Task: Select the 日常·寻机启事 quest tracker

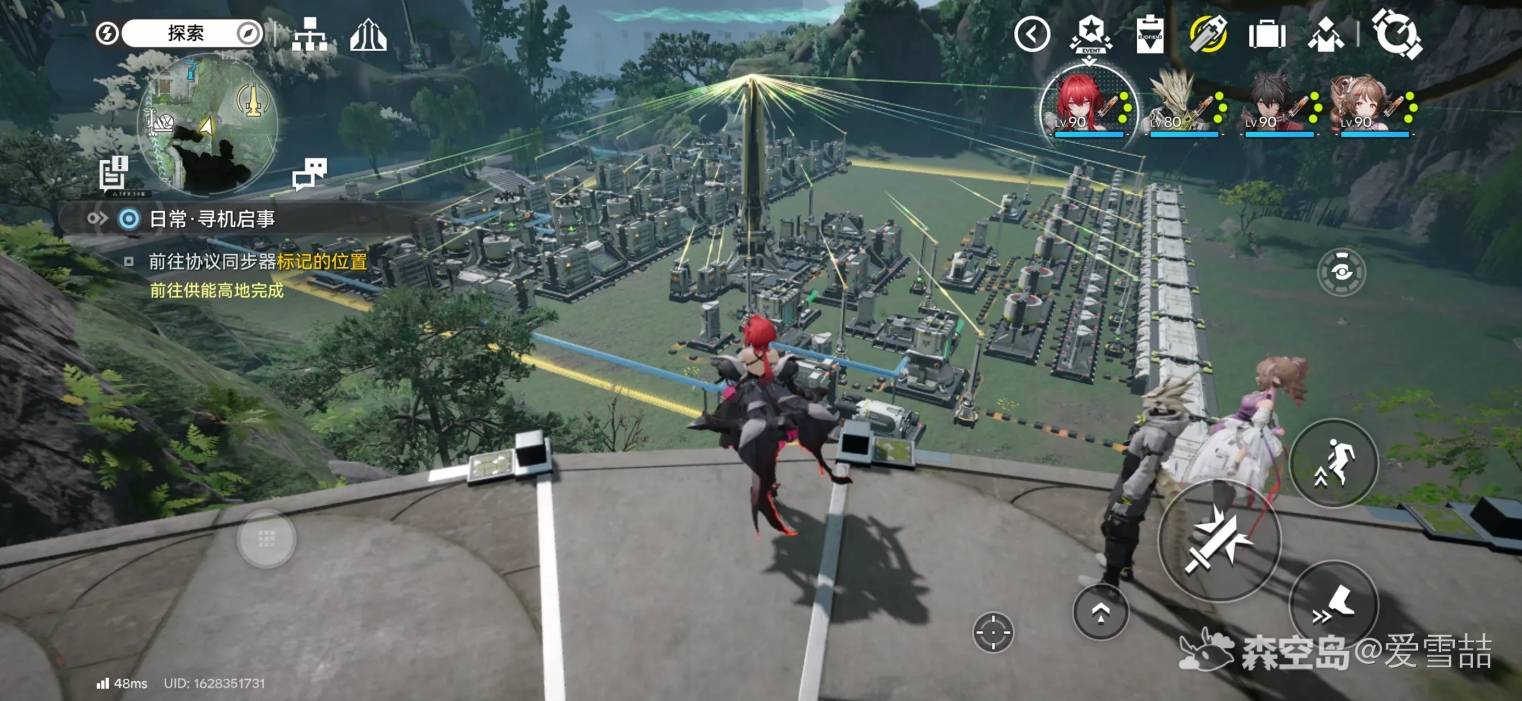Action: [210, 219]
